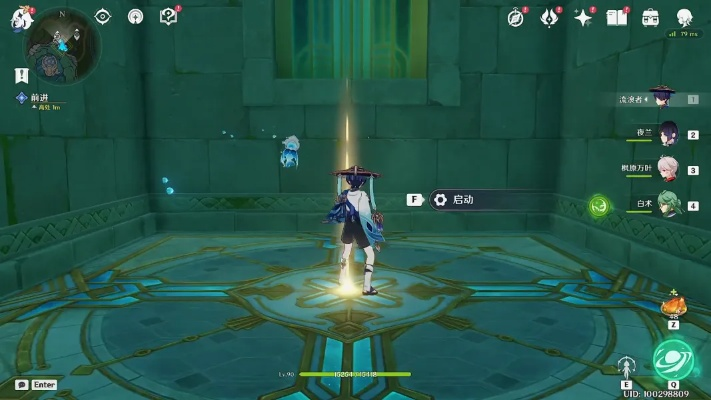The height and width of the screenshot is (400, 711).
Task: Select the 前进 quest tracker
Action: (x=40, y=98)
